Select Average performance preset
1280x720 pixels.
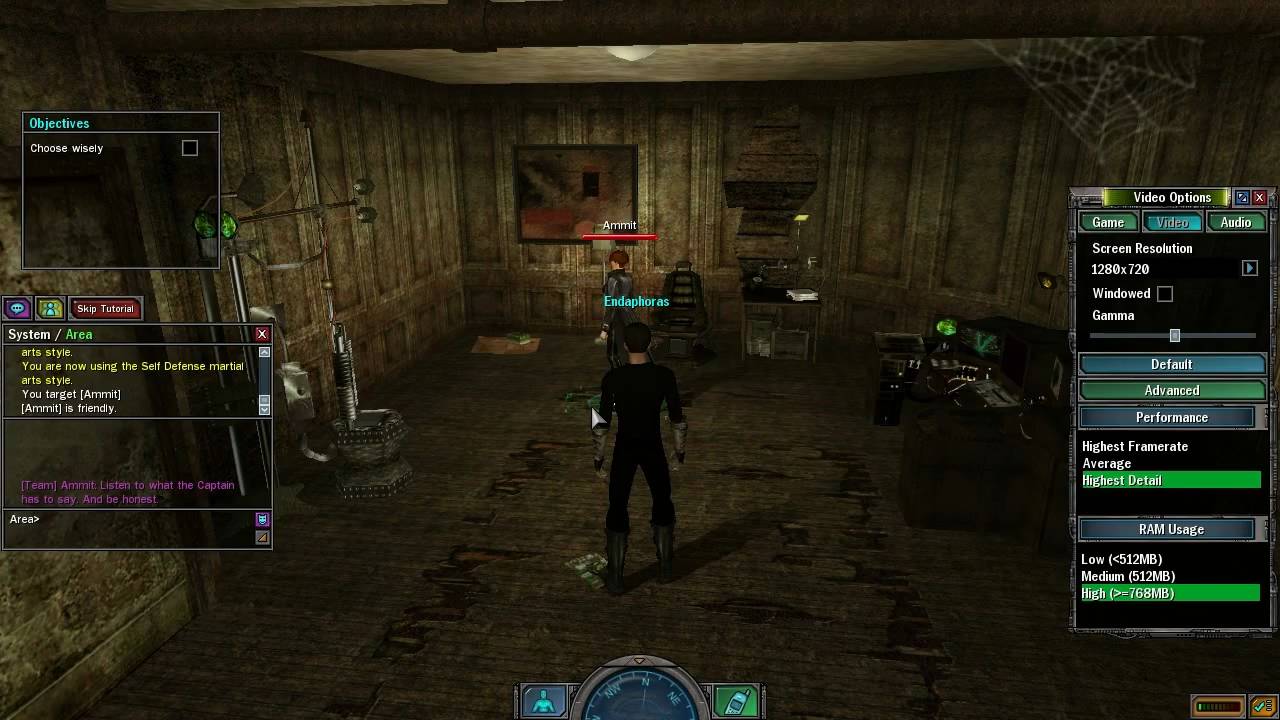pos(1107,464)
